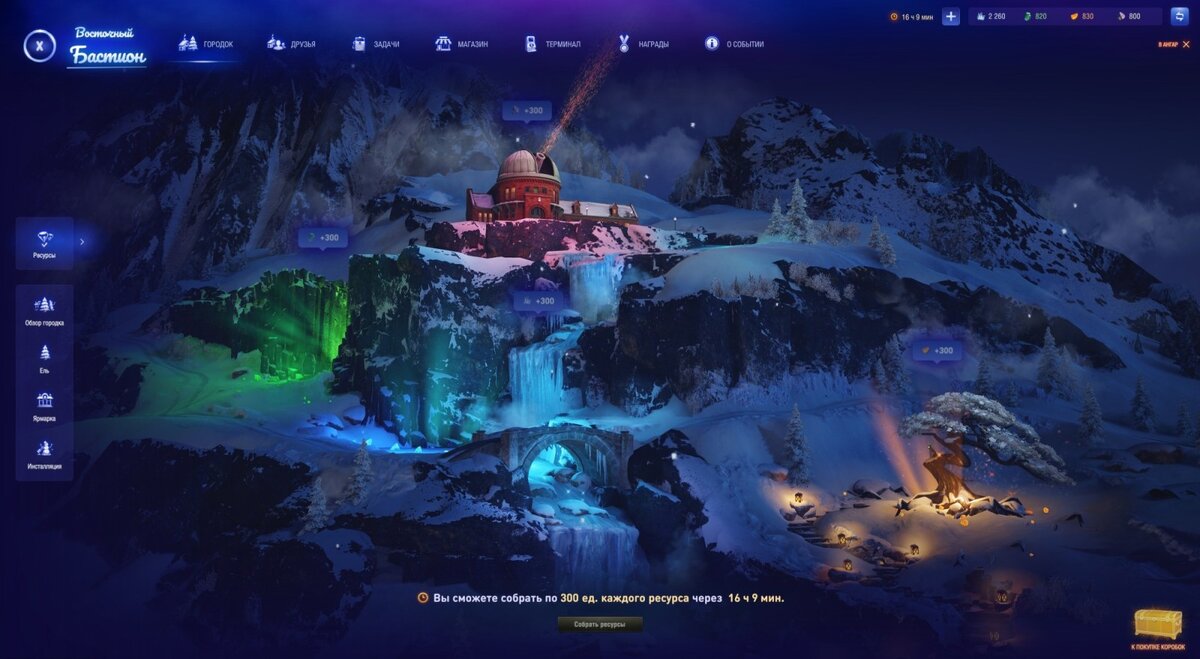Open the loot box purchase chest
The height and width of the screenshot is (659, 1200).
[x=1158, y=627]
